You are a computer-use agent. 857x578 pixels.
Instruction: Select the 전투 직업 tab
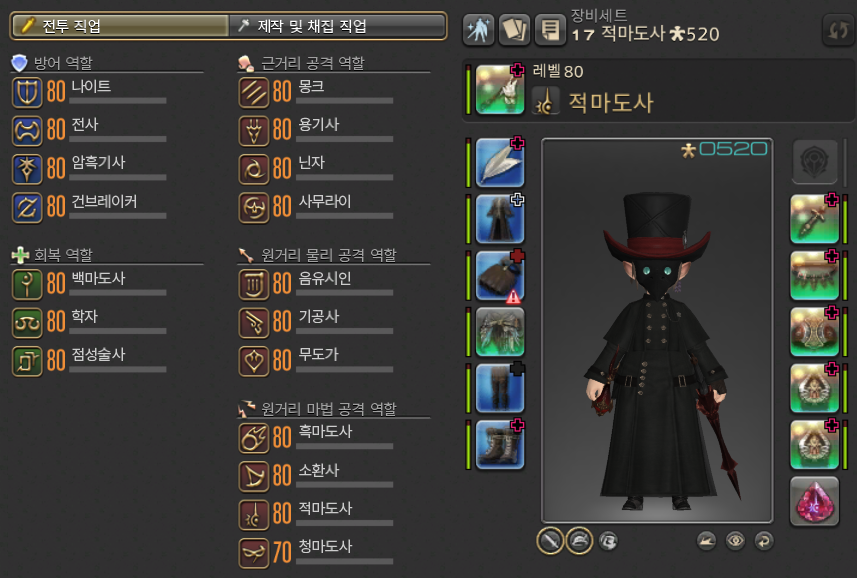coord(118,26)
